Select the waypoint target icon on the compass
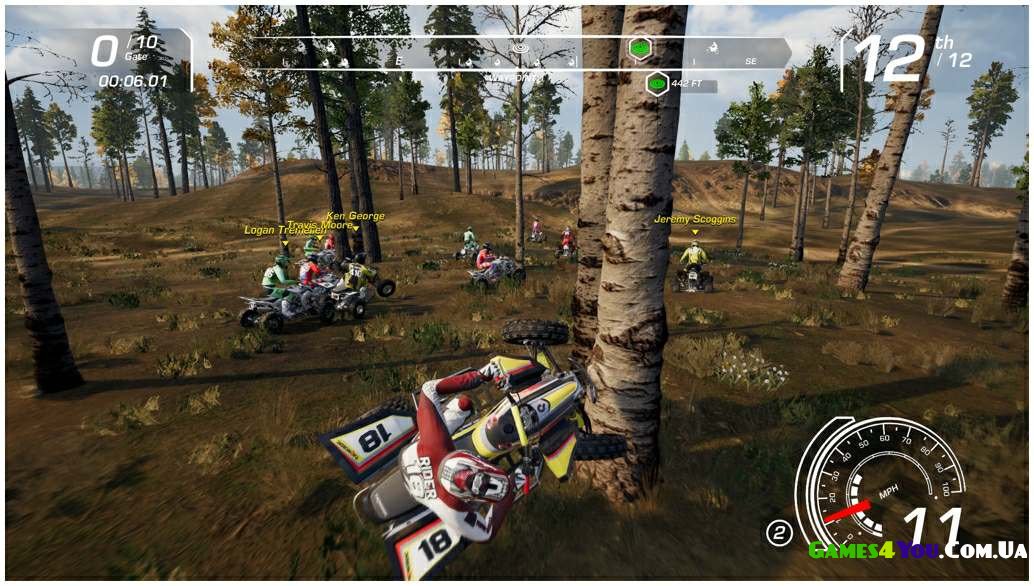This screenshot has width=1034, height=586. click(518, 48)
